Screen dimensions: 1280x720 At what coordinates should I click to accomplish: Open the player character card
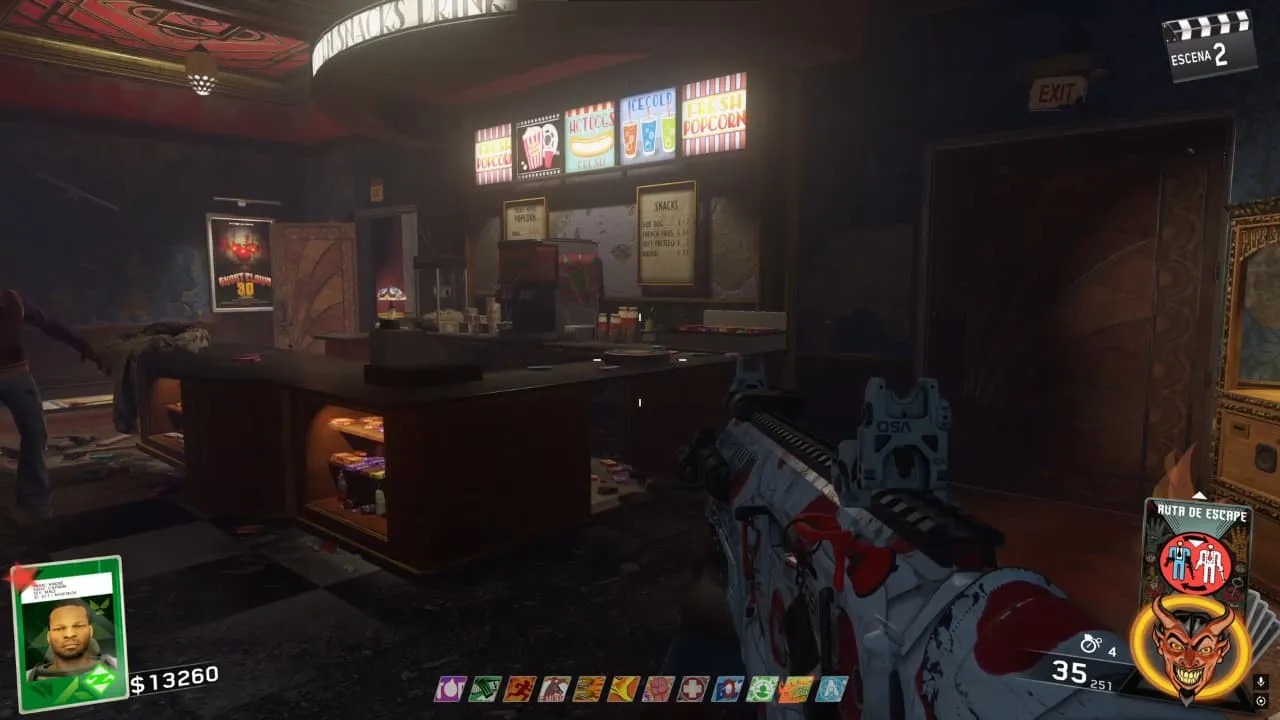(69, 634)
